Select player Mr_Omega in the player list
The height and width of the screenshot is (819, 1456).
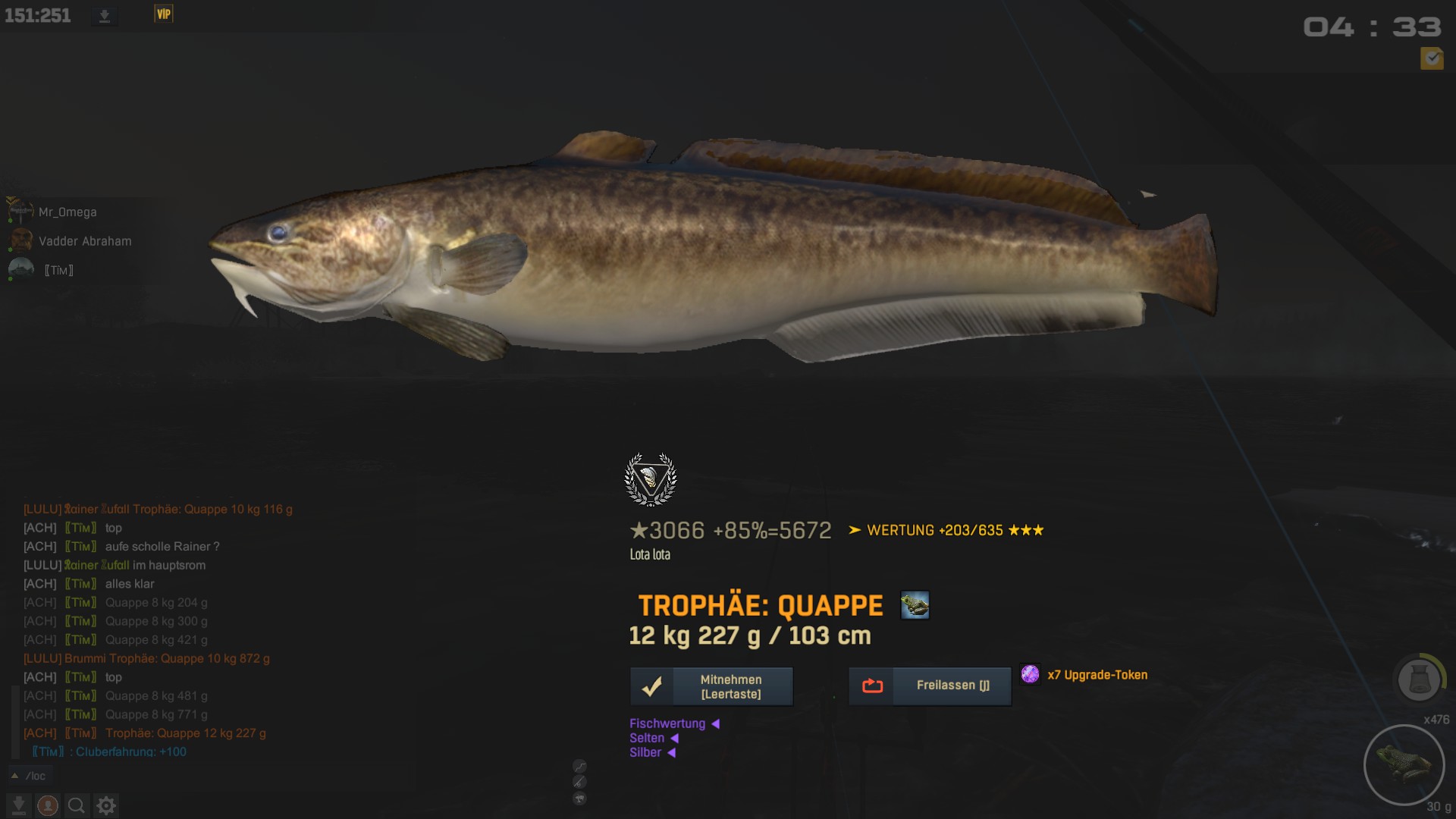pos(67,212)
